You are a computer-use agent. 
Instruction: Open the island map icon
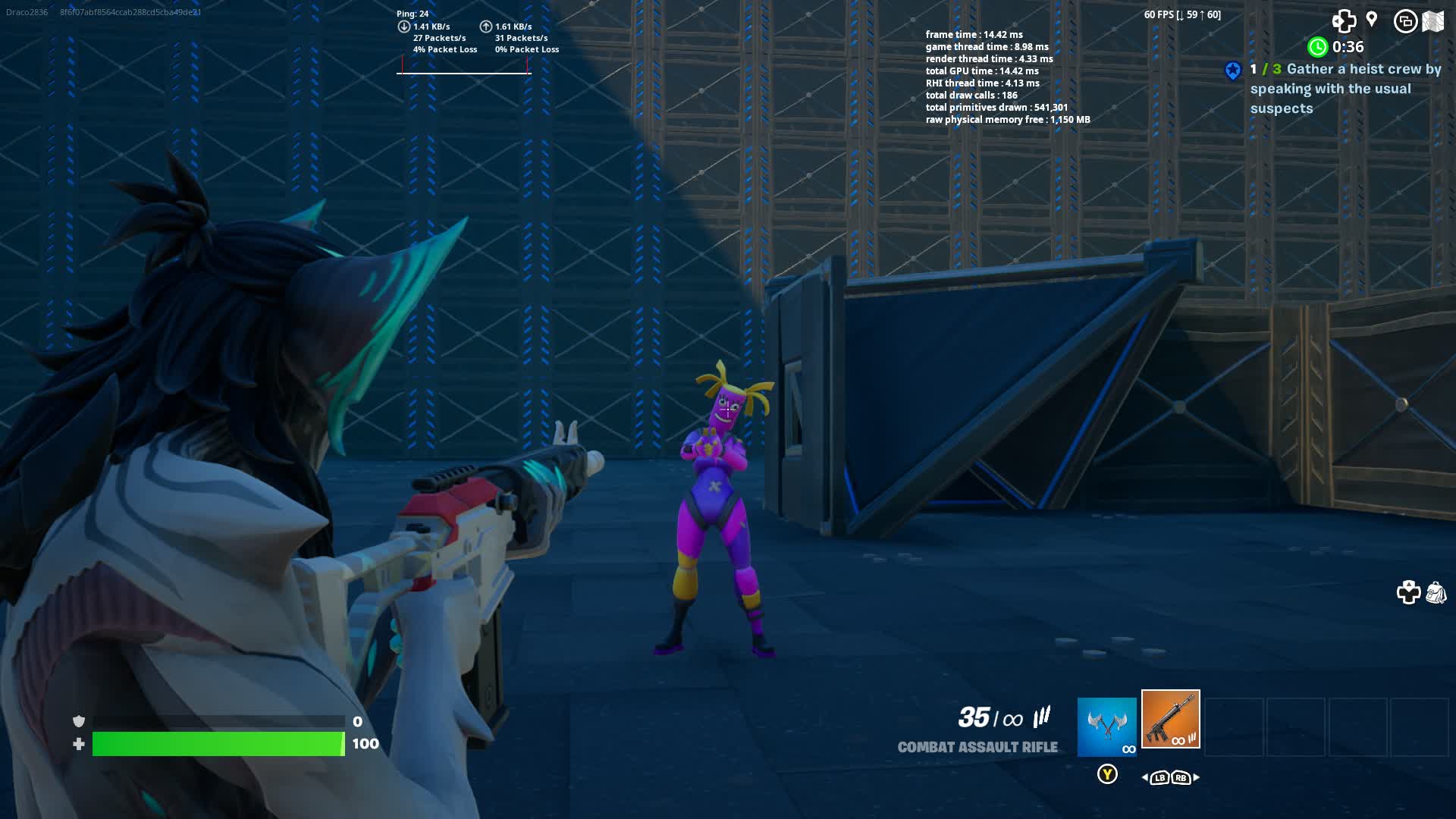(1433, 20)
